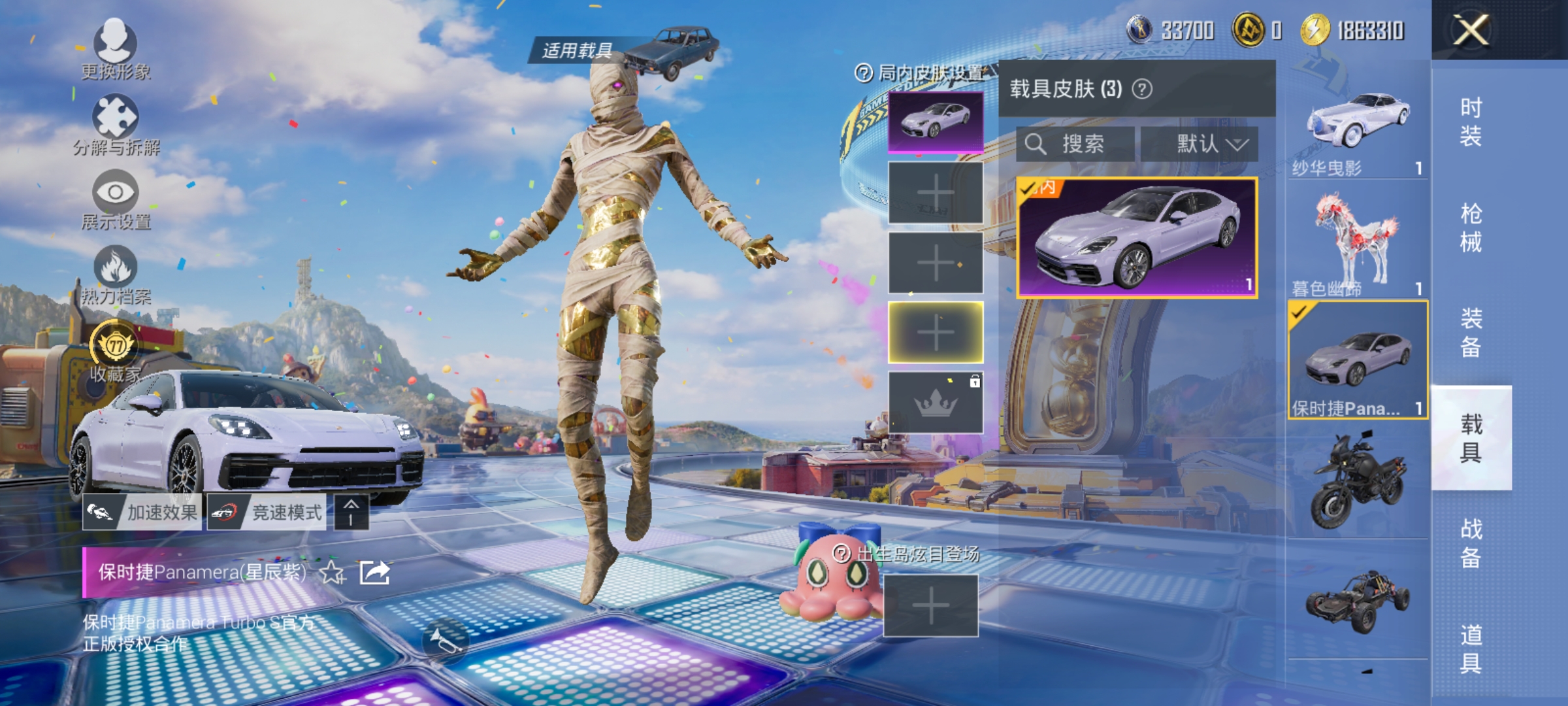Toggle 竞速模式 racing mode
This screenshot has height=706, width=1568.
[x=268, y=513]
